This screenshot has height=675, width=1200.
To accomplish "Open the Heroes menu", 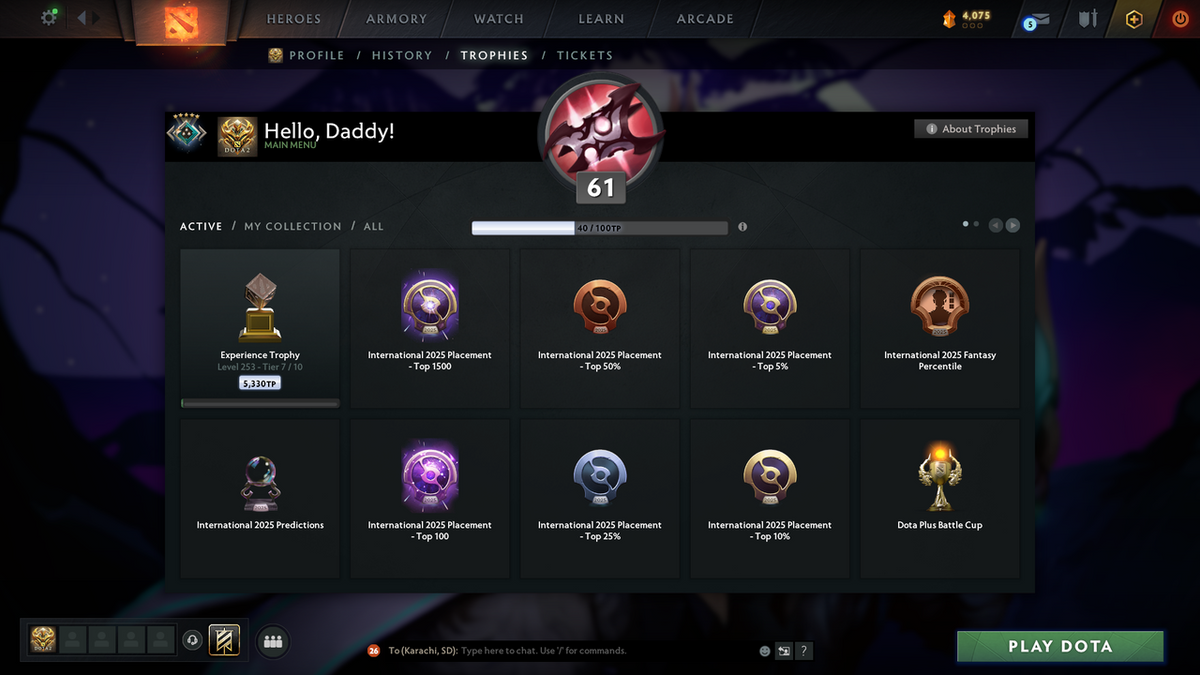I will (293, 19).
